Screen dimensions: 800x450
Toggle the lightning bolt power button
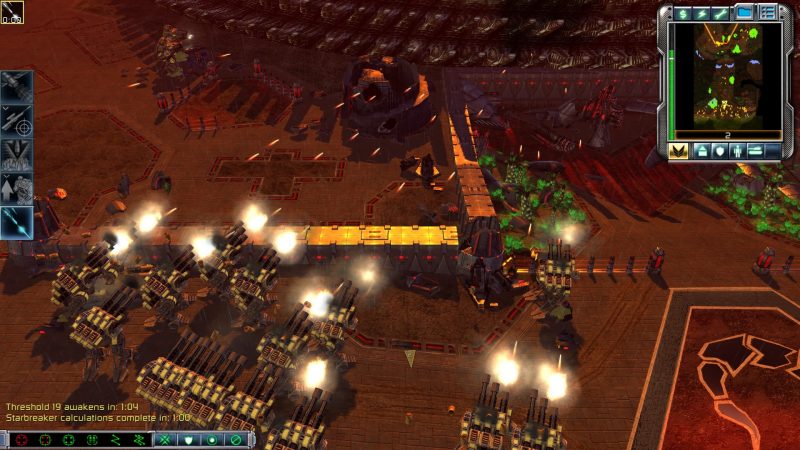click(x=700, y=13)
